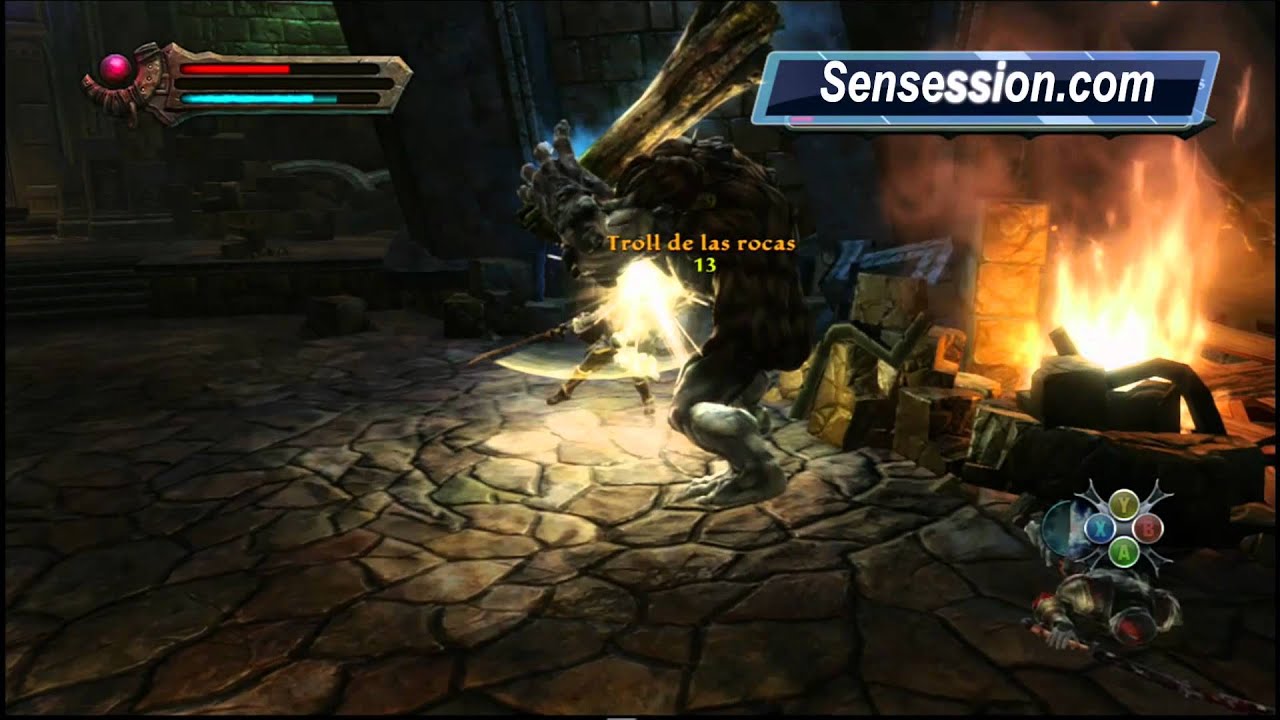Click the B dodge button icon
Screen dimensions: 1280x720
pos(1148,528)
